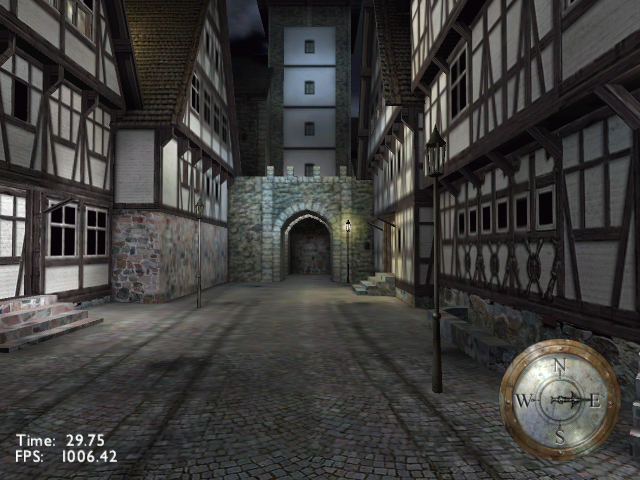Image resolution: width=640 pixels, height=480 pixels.
Task: Click the compass in the corner
Action: [559, 400]
